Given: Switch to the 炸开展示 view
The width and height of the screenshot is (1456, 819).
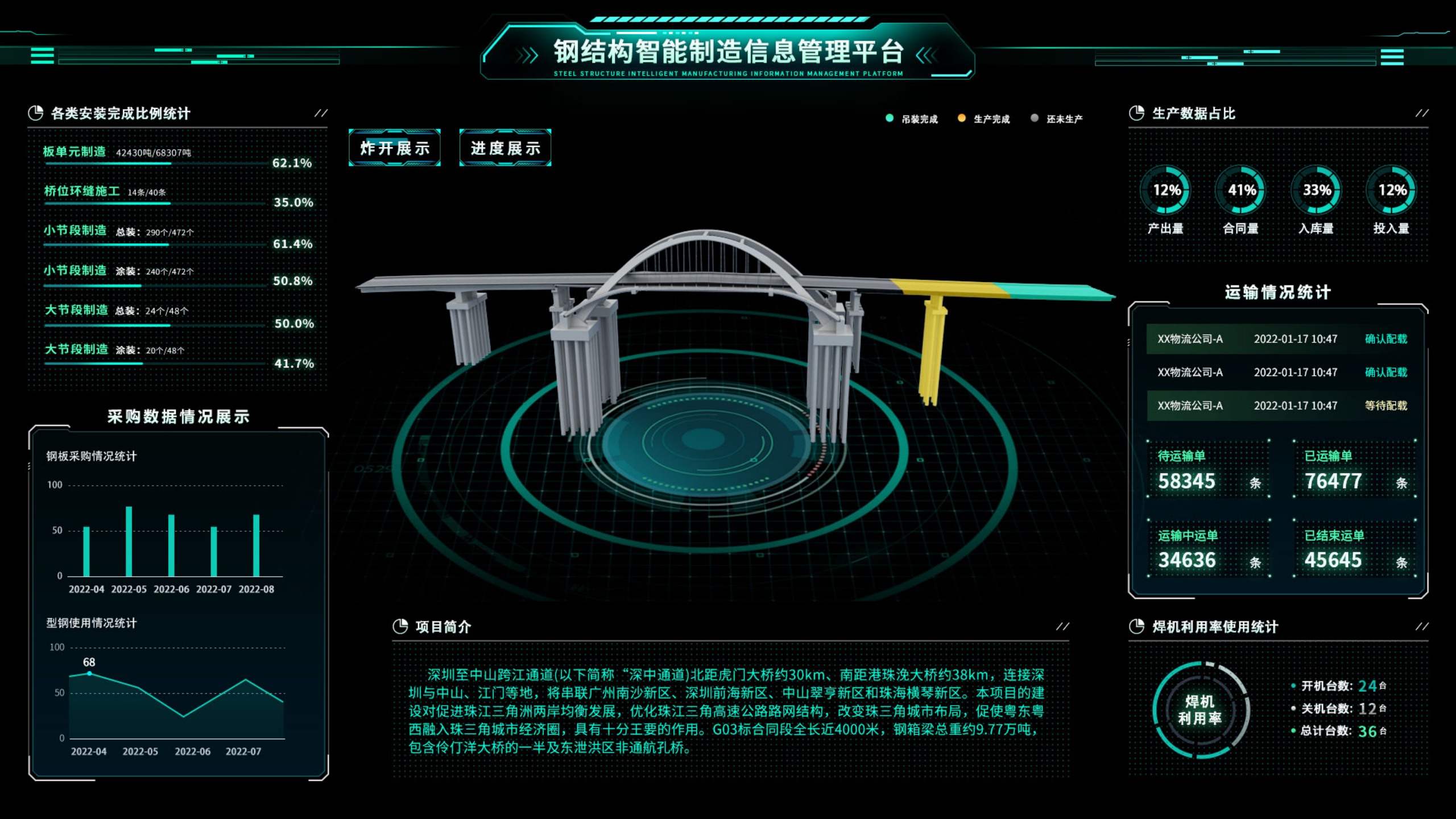Looking at the screenshot, I should click(394, 148).
